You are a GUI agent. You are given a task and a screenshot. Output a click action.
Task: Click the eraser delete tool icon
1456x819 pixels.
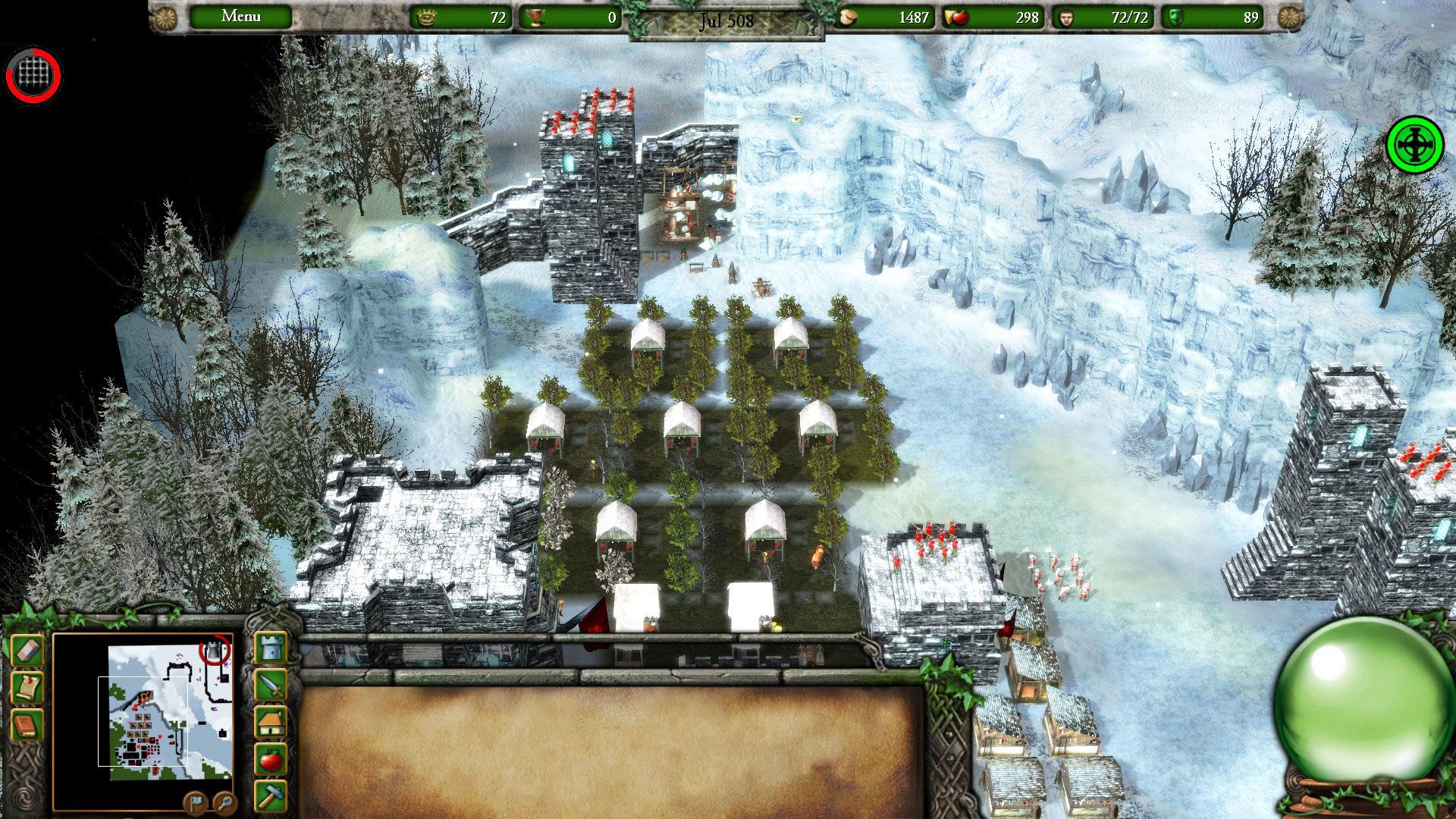[27, 651]
